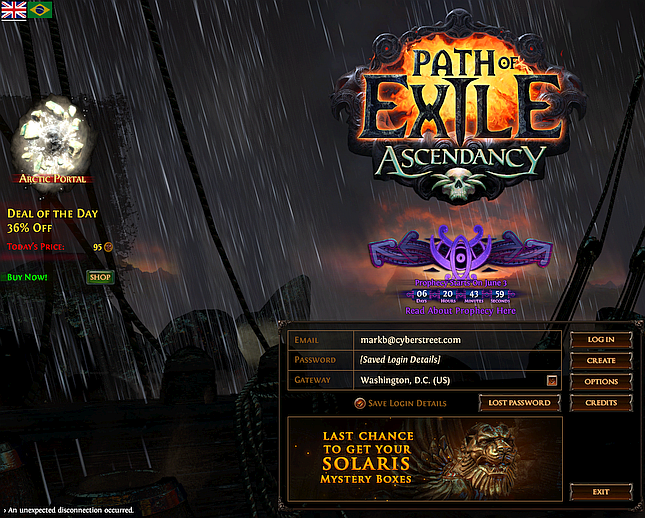Exit the game

pos(601,491)
